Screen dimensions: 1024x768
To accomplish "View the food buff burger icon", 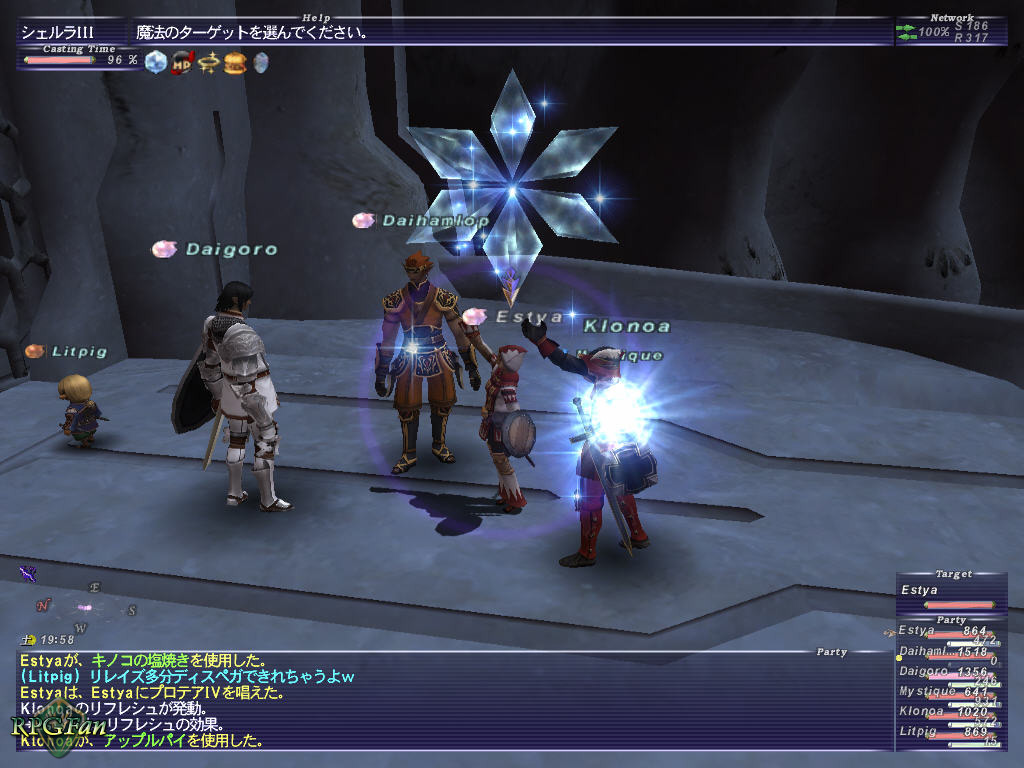I will (x=235, y=62).
